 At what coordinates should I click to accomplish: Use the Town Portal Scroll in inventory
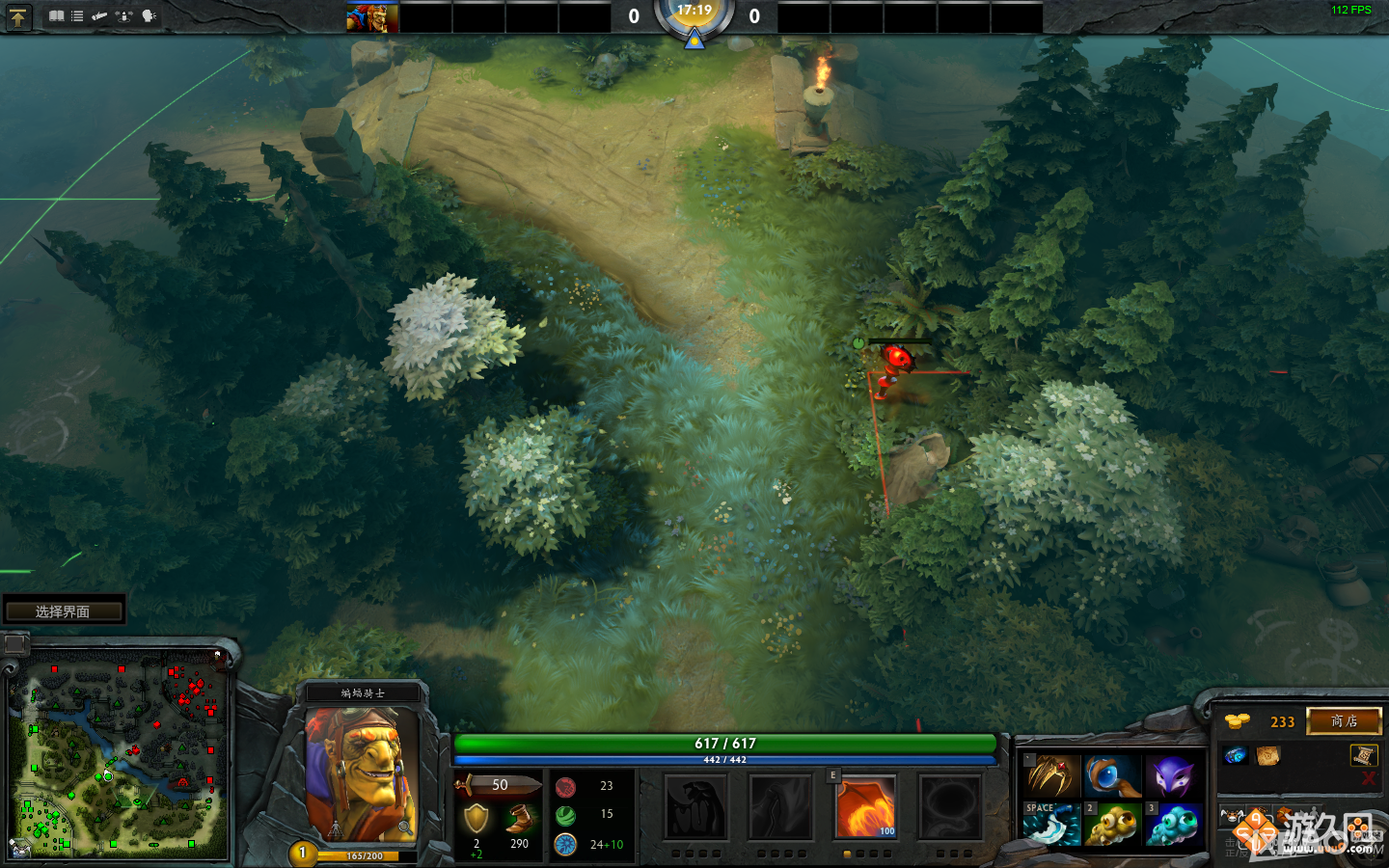(1267, 756)
